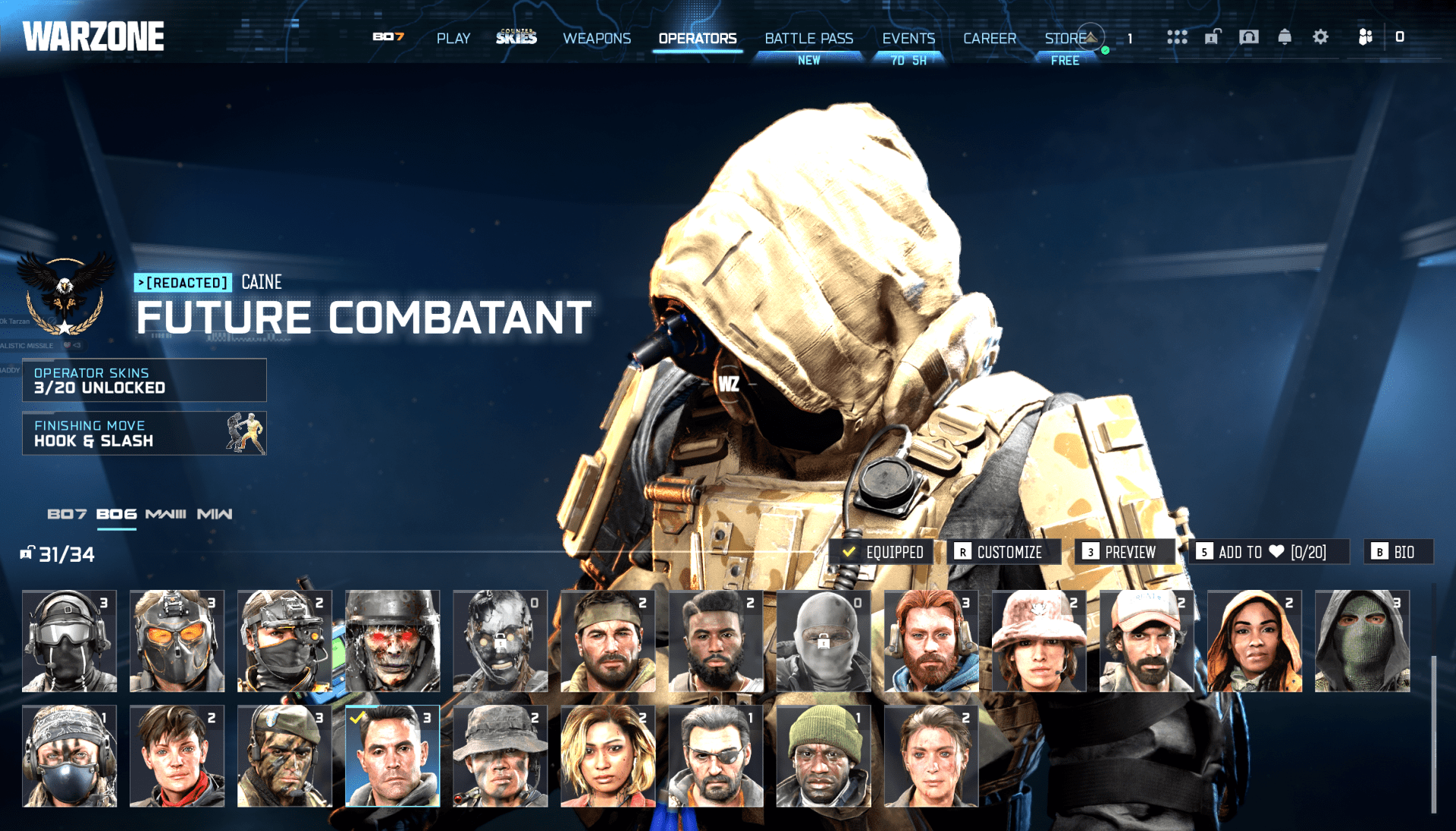Image resolution: width=1456 pixels, height=831 pixels.
Task: Open the Operators tab
Action: (697, 38)
